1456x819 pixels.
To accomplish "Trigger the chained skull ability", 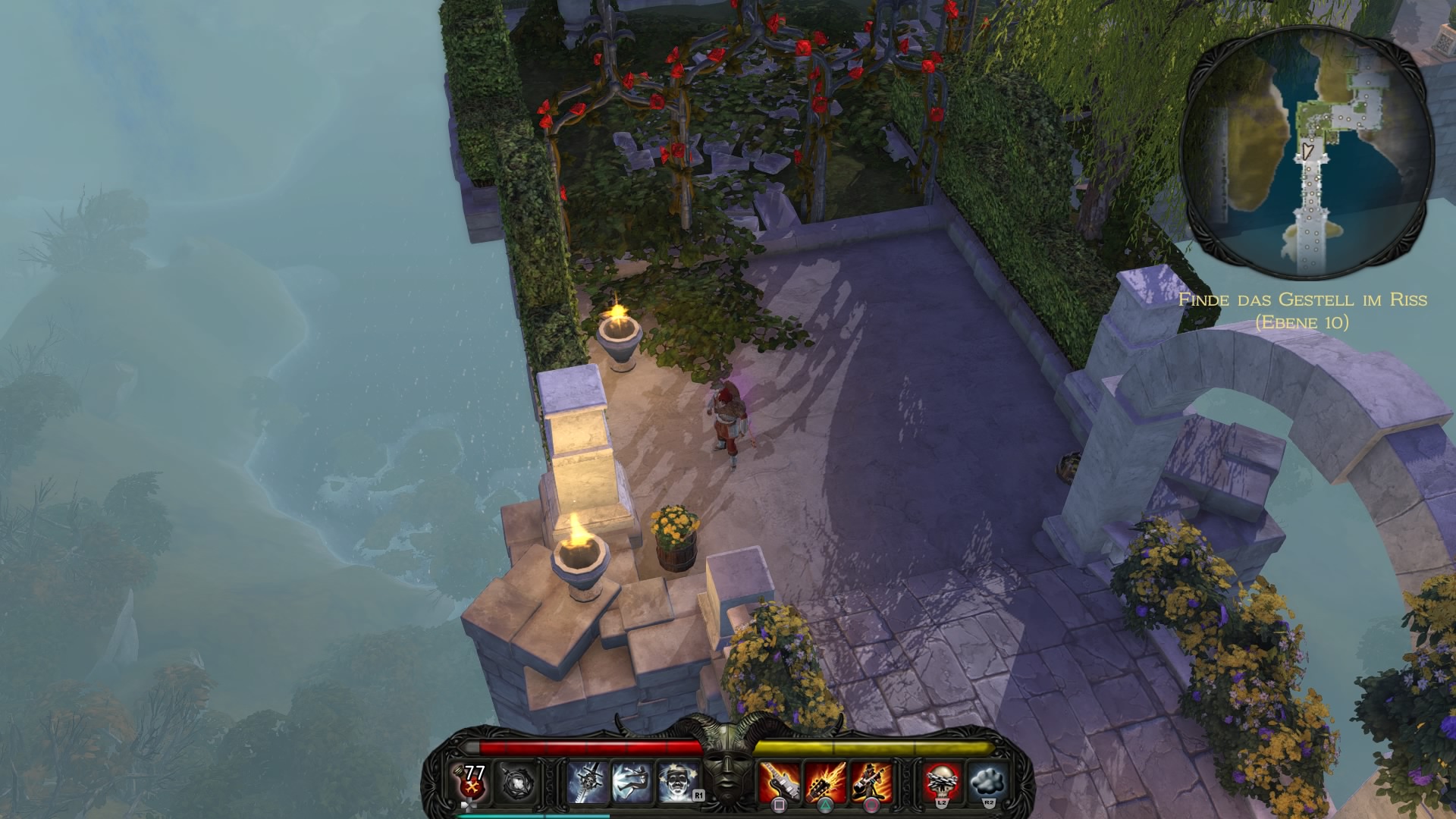I will 943,783.
